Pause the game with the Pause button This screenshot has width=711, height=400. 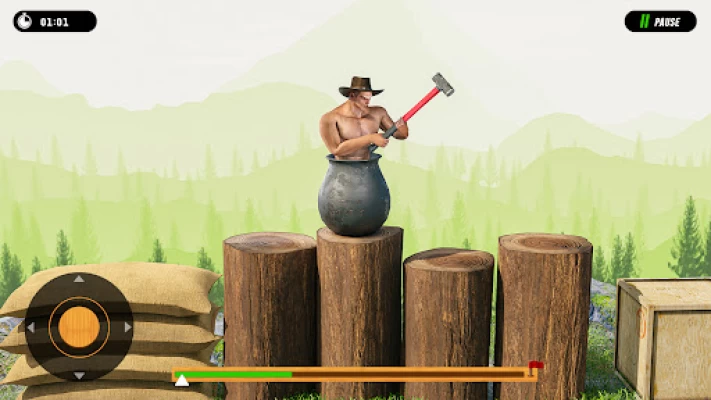[660, 21]
